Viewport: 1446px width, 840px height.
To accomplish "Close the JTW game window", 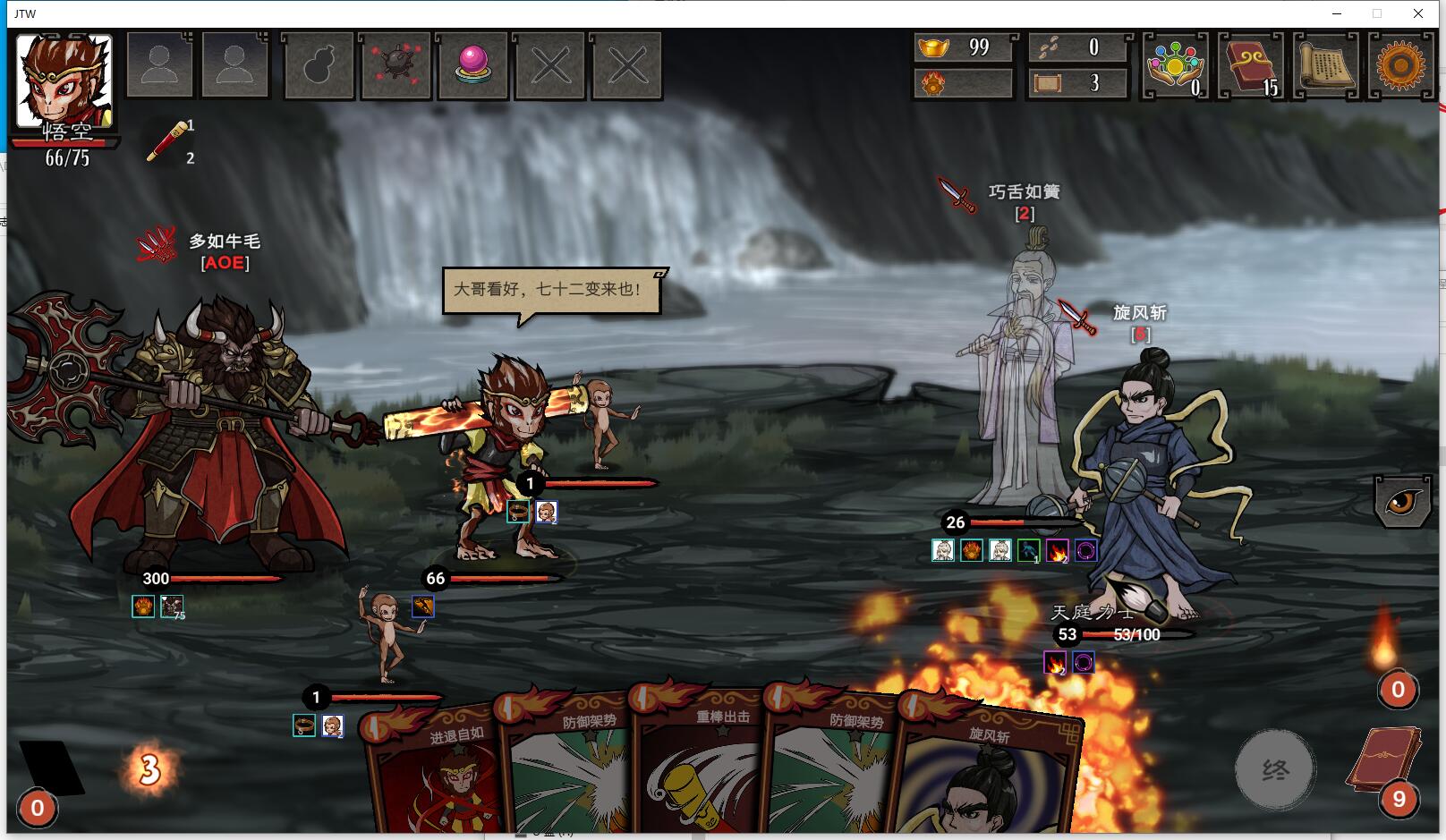I will pyautogui.click(x=1418, y=13).
